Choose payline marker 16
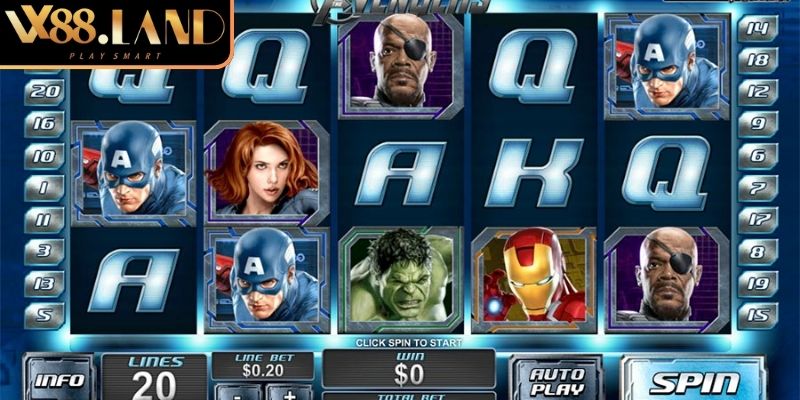 click(x=42, y=124)
